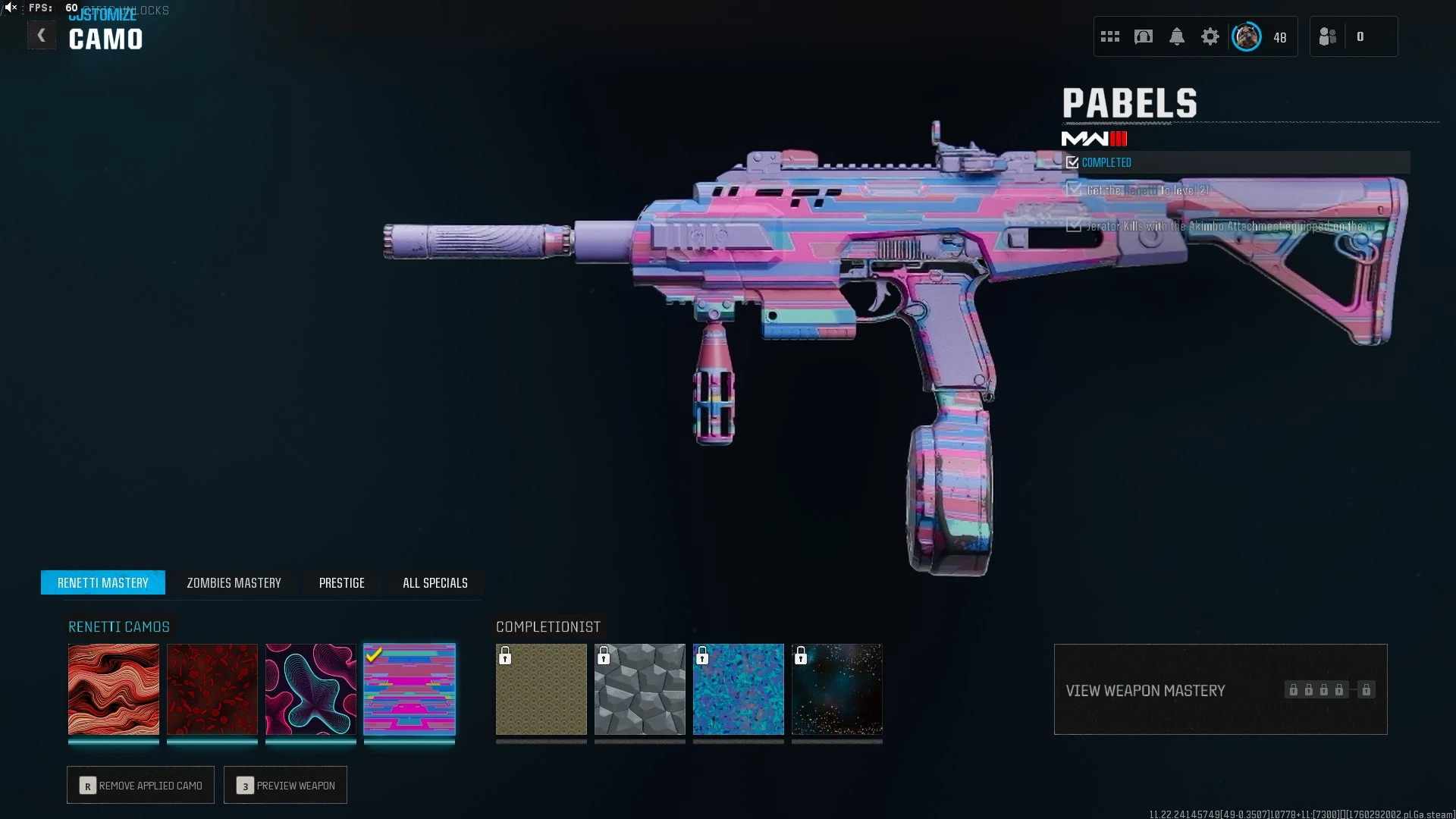
Task: Open settings via the gear icon
Action: click(x=1210, y=36)
